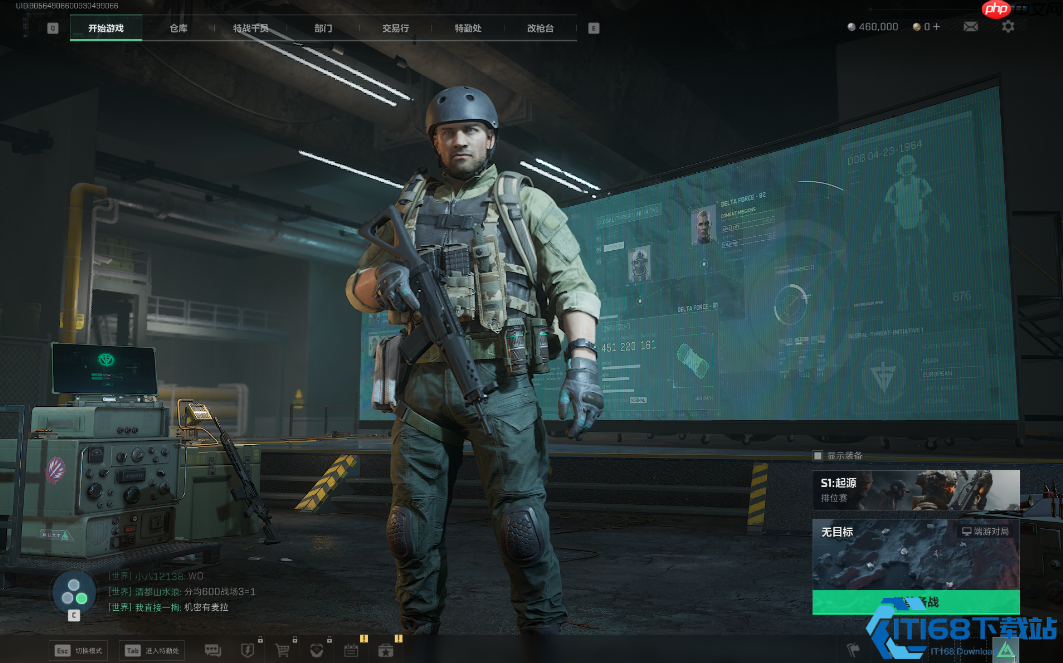Switch to the 开始游戏 tab
Image resolution: width=1063 pixels, height=663 pixels.
pos(106,28)
